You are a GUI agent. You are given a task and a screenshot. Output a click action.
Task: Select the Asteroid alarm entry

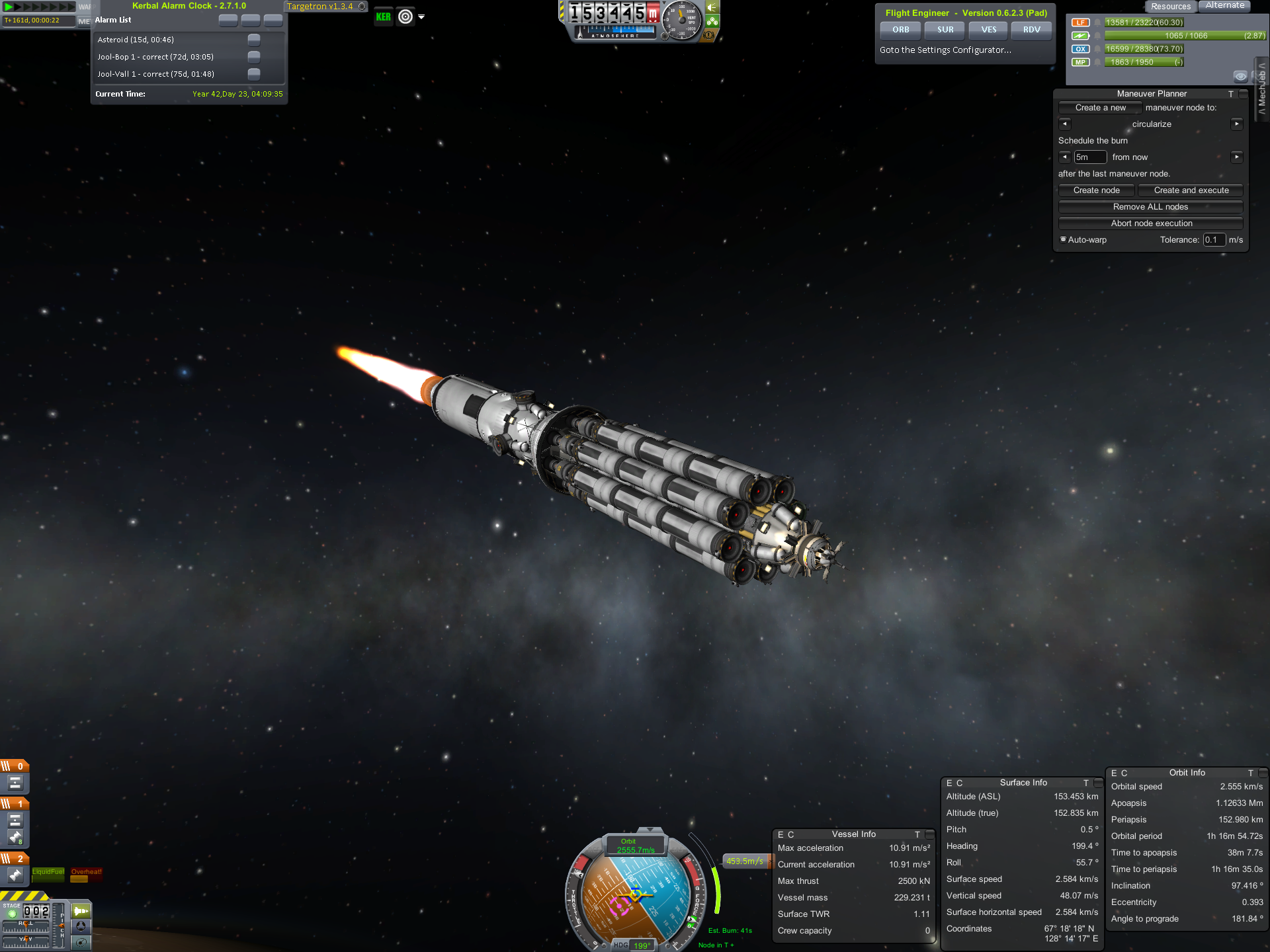136,40
